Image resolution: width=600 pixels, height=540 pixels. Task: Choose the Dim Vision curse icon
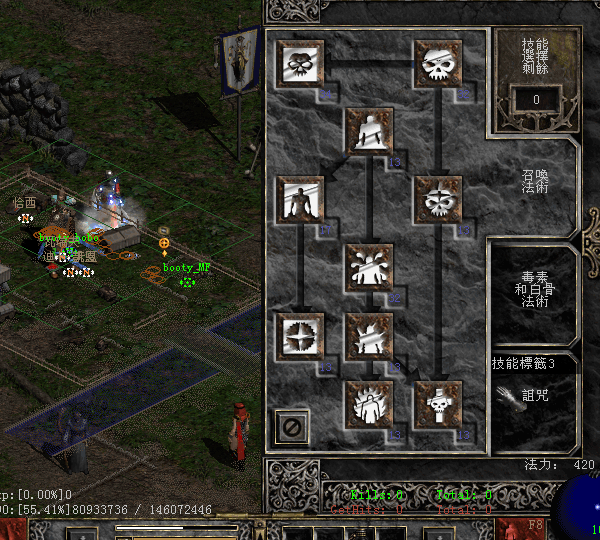click(438, 65)
